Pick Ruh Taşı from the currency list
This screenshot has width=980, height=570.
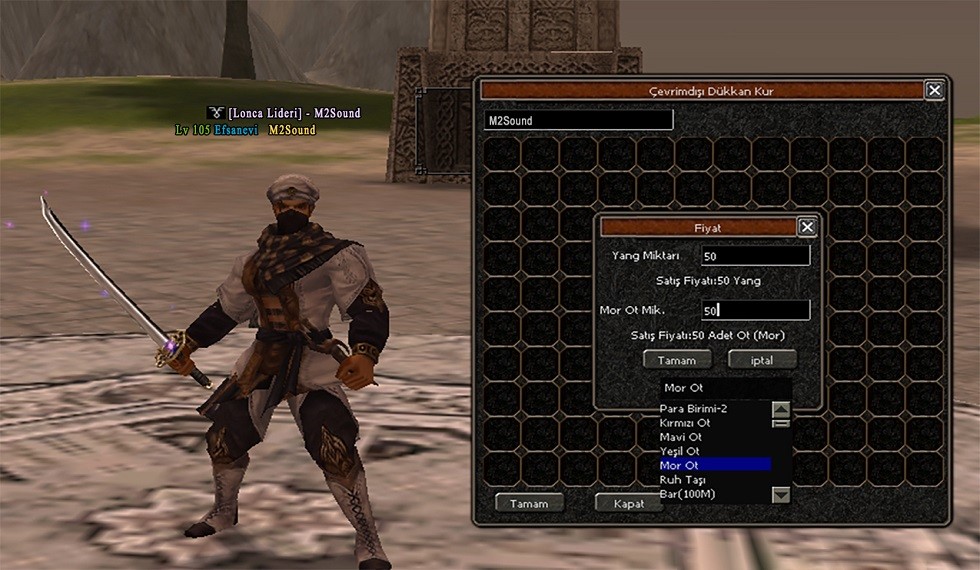pyautogui.click(x=683, y=480)
